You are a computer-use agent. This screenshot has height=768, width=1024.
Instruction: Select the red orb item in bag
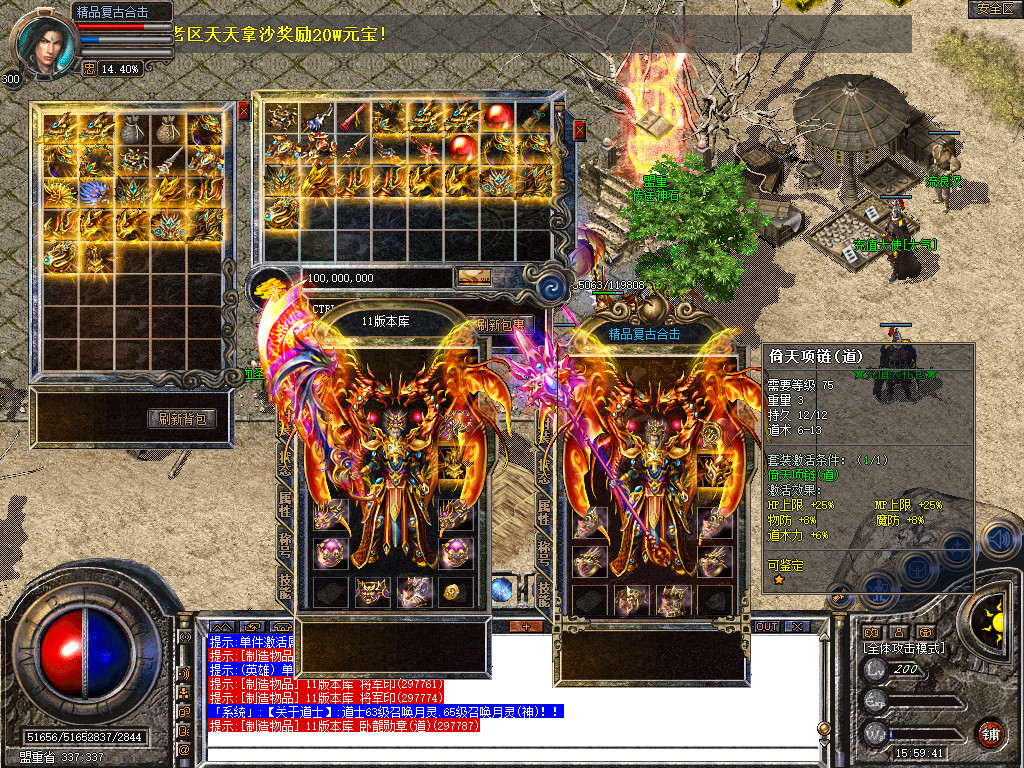click(x=498, y=116)
